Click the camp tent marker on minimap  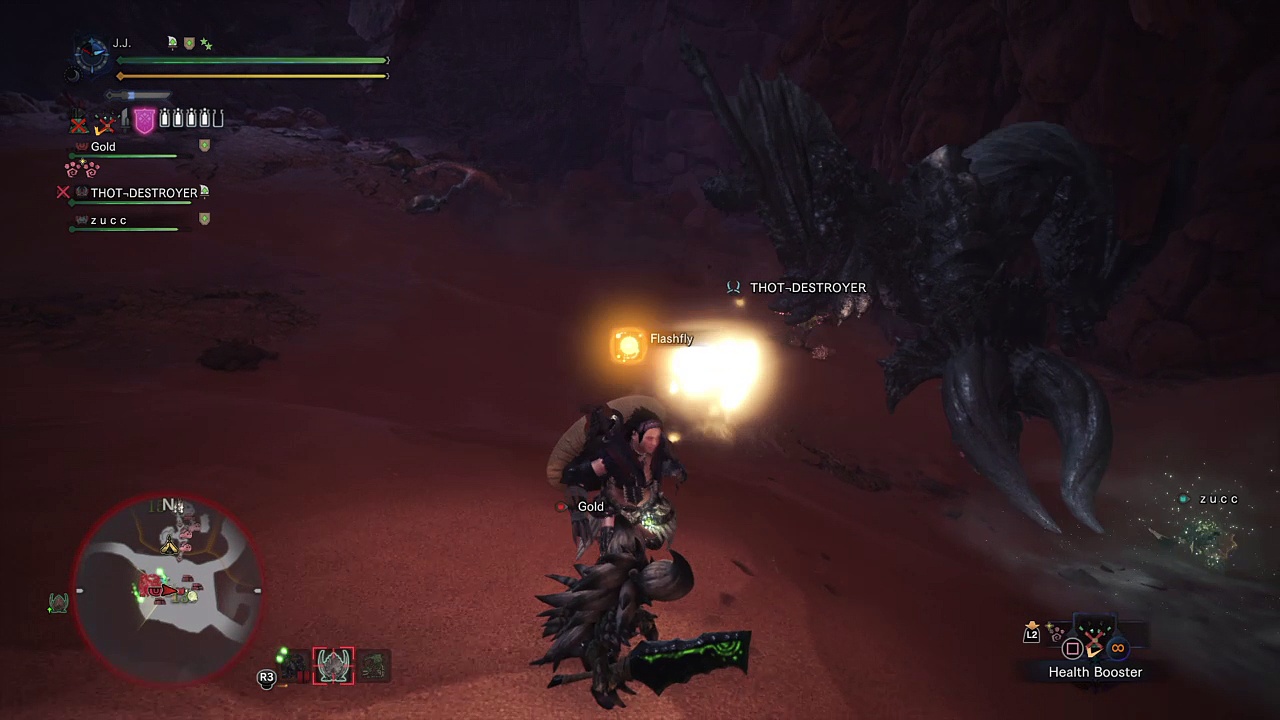(170, 546)
